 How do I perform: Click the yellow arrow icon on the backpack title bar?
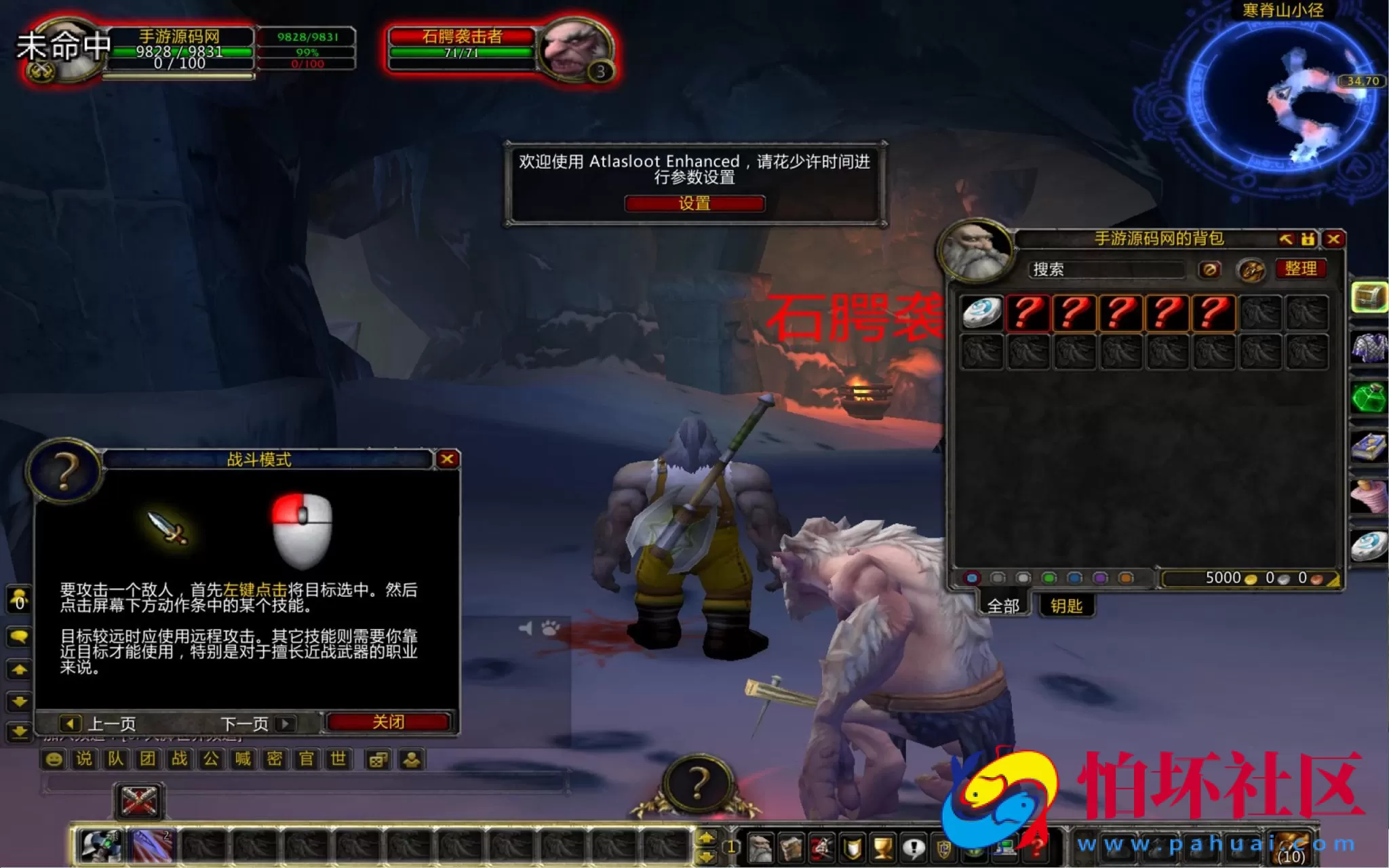pyautogui.click(x=1286, y=239)
